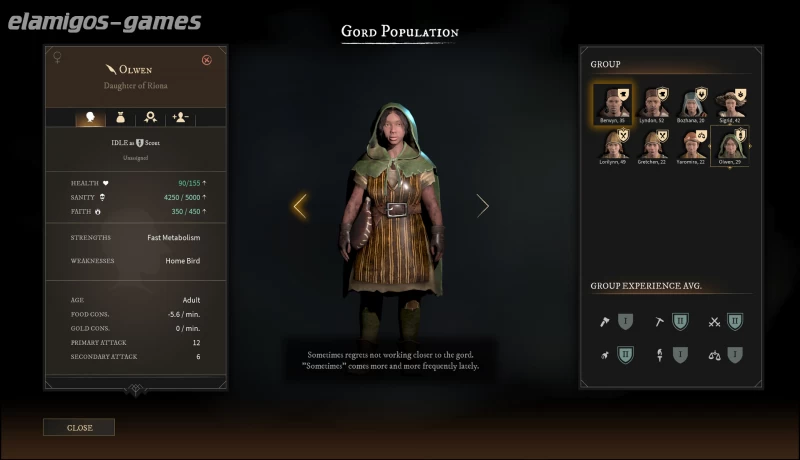Image resolution: width=800 pixels, height=460 pixels.
Task: Choose Bozhana from the group list
Action: [694, 102]
